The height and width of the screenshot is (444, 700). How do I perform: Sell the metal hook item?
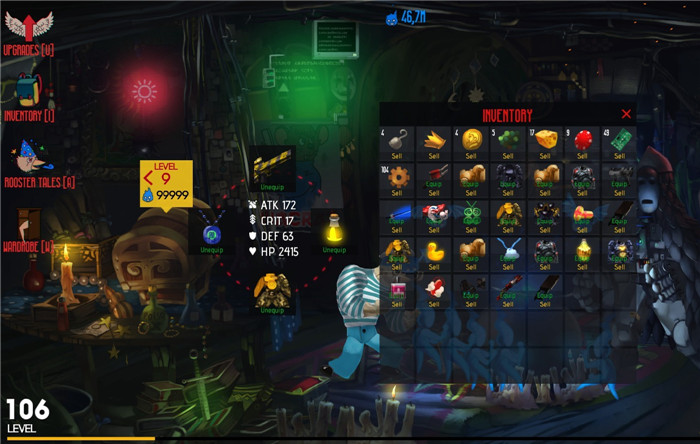(397, 157)
